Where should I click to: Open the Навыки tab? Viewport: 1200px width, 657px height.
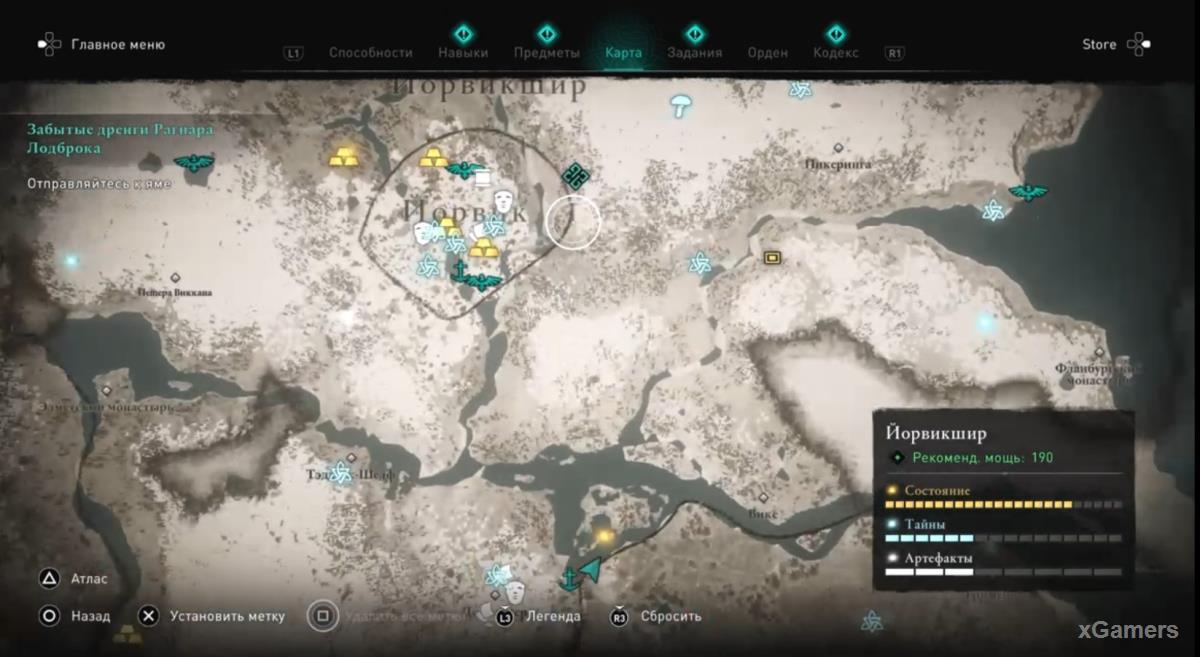(x=463, y=53)
